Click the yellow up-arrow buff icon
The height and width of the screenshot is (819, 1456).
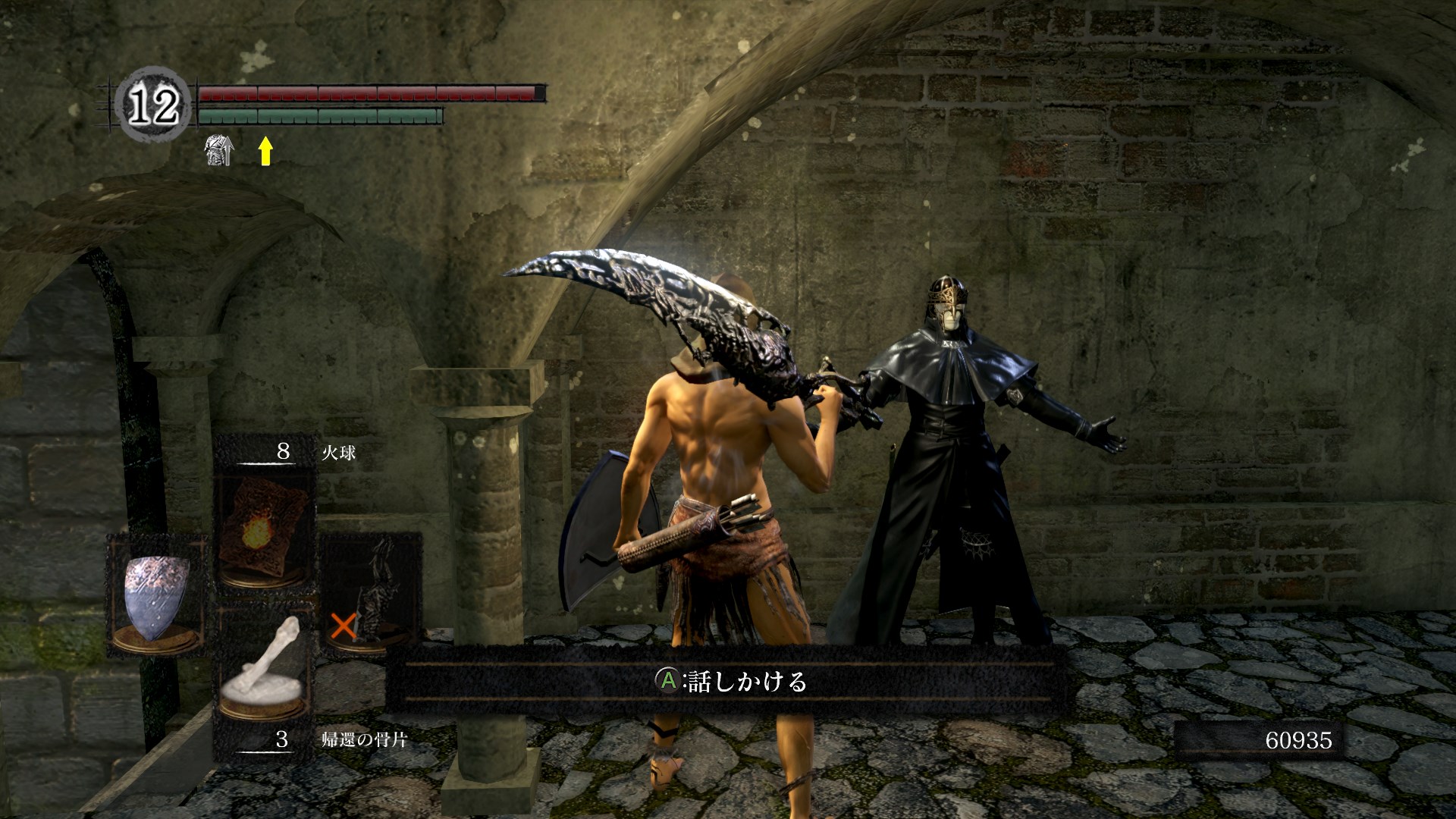[x=265, y=150]
